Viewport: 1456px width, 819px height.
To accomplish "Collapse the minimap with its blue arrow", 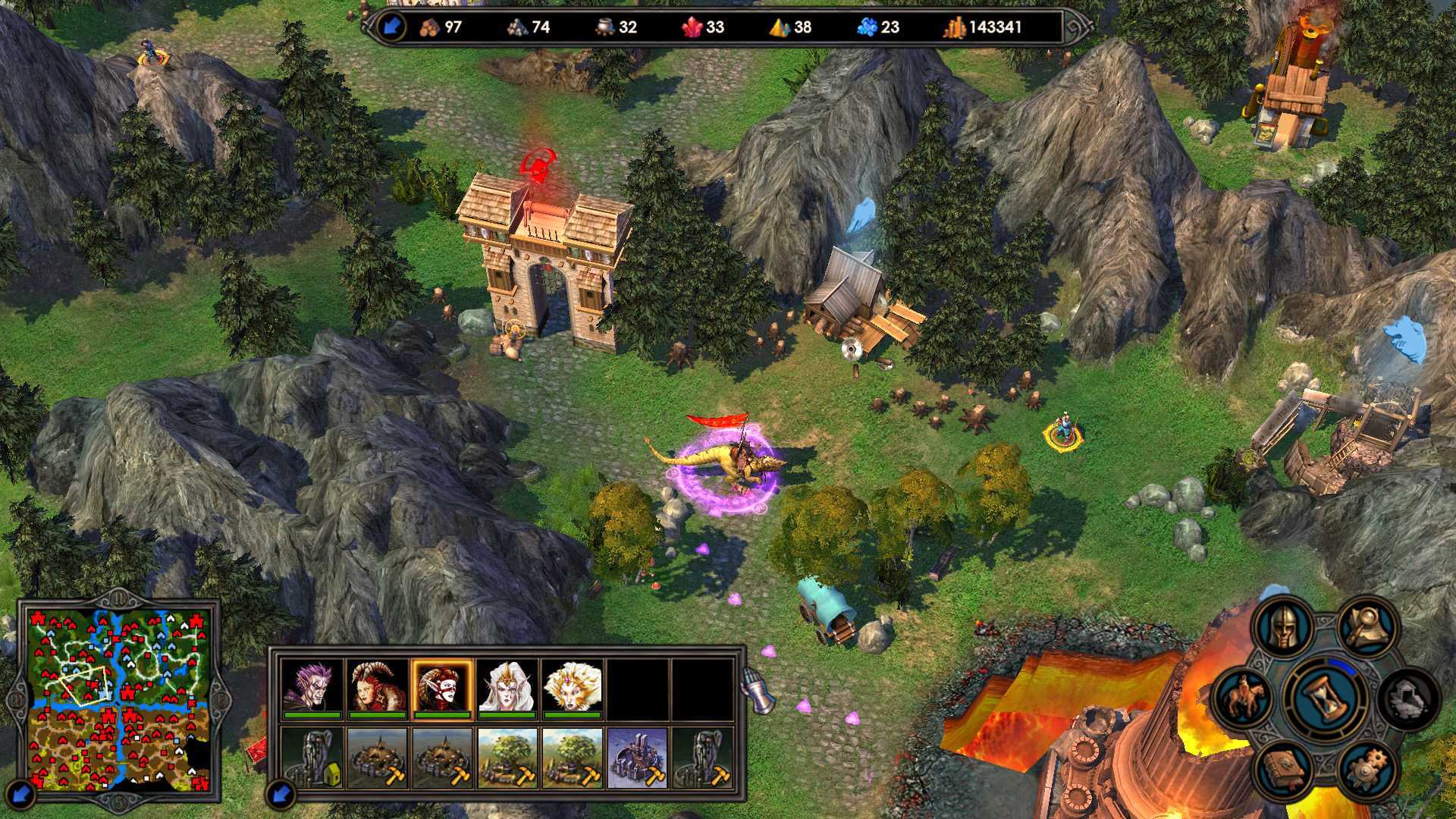I will coord(21,794).
